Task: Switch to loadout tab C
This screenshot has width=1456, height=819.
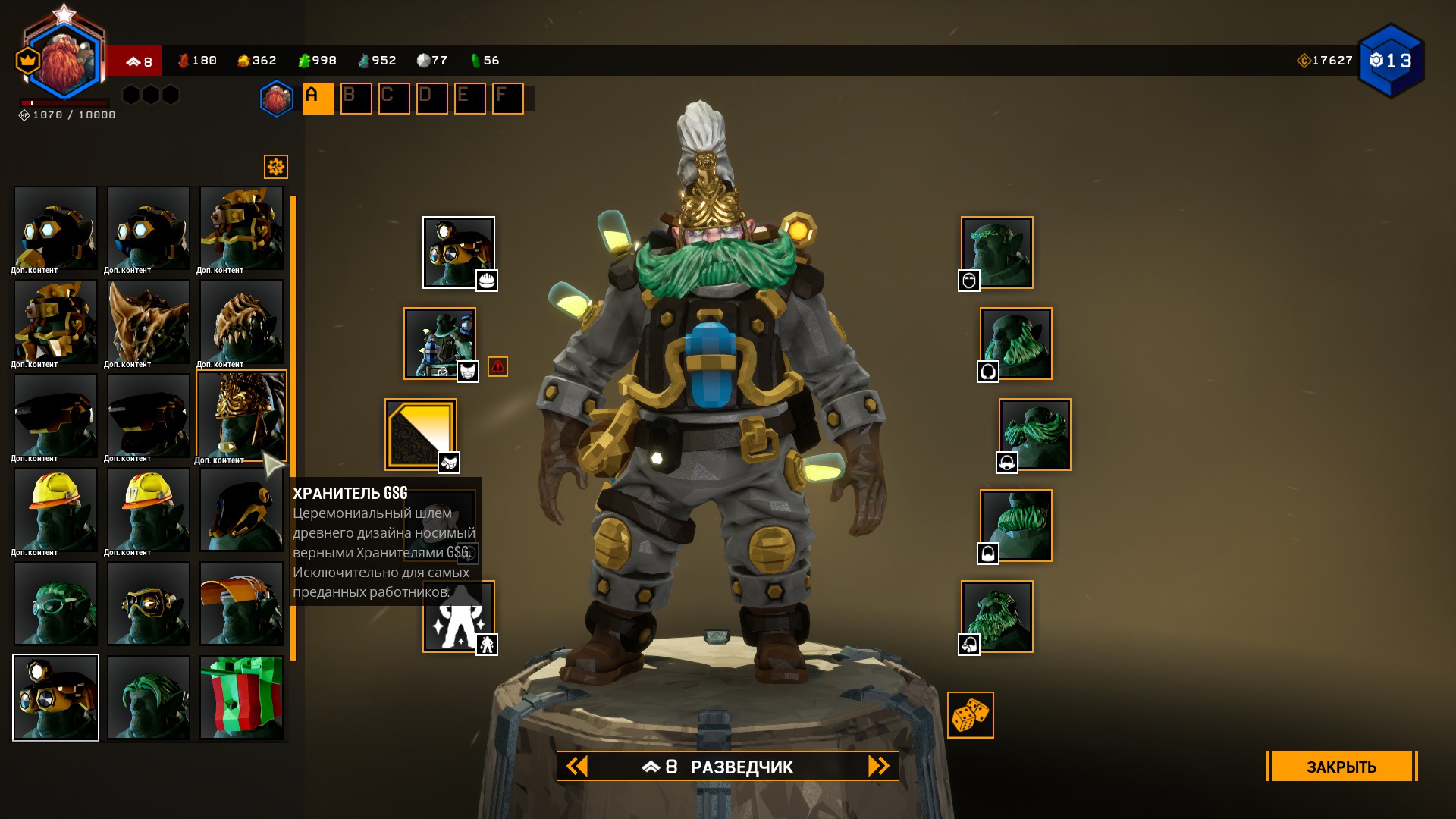Action: pos(394,99)
